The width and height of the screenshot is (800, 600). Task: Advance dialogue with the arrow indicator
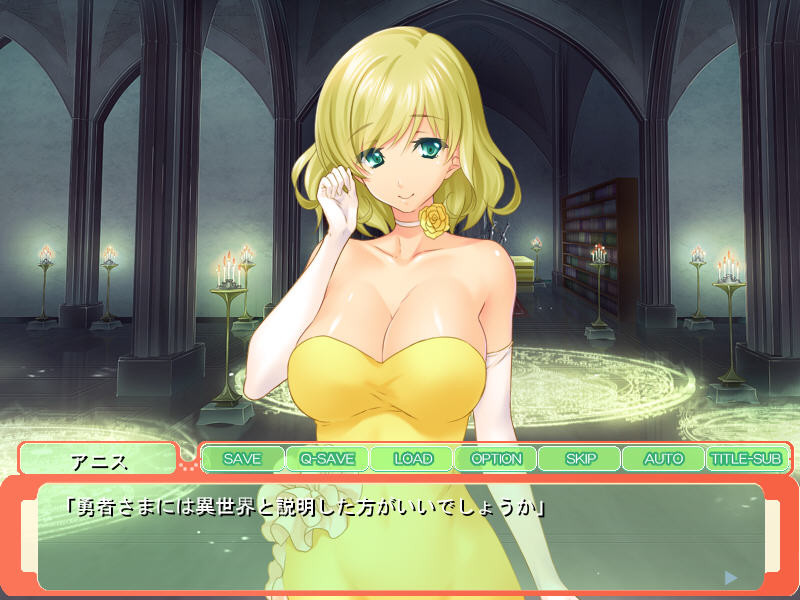(x=731, y=577)
